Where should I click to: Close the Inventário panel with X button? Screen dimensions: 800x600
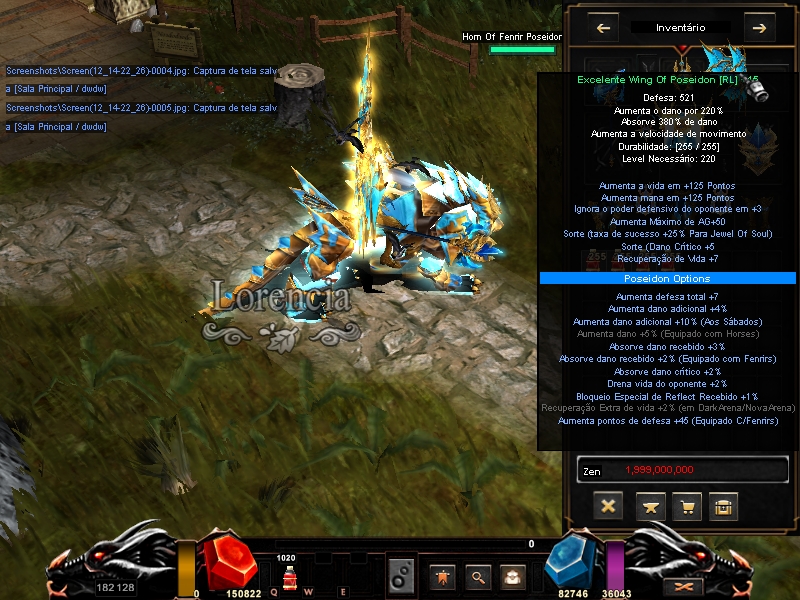coord(608,506)
